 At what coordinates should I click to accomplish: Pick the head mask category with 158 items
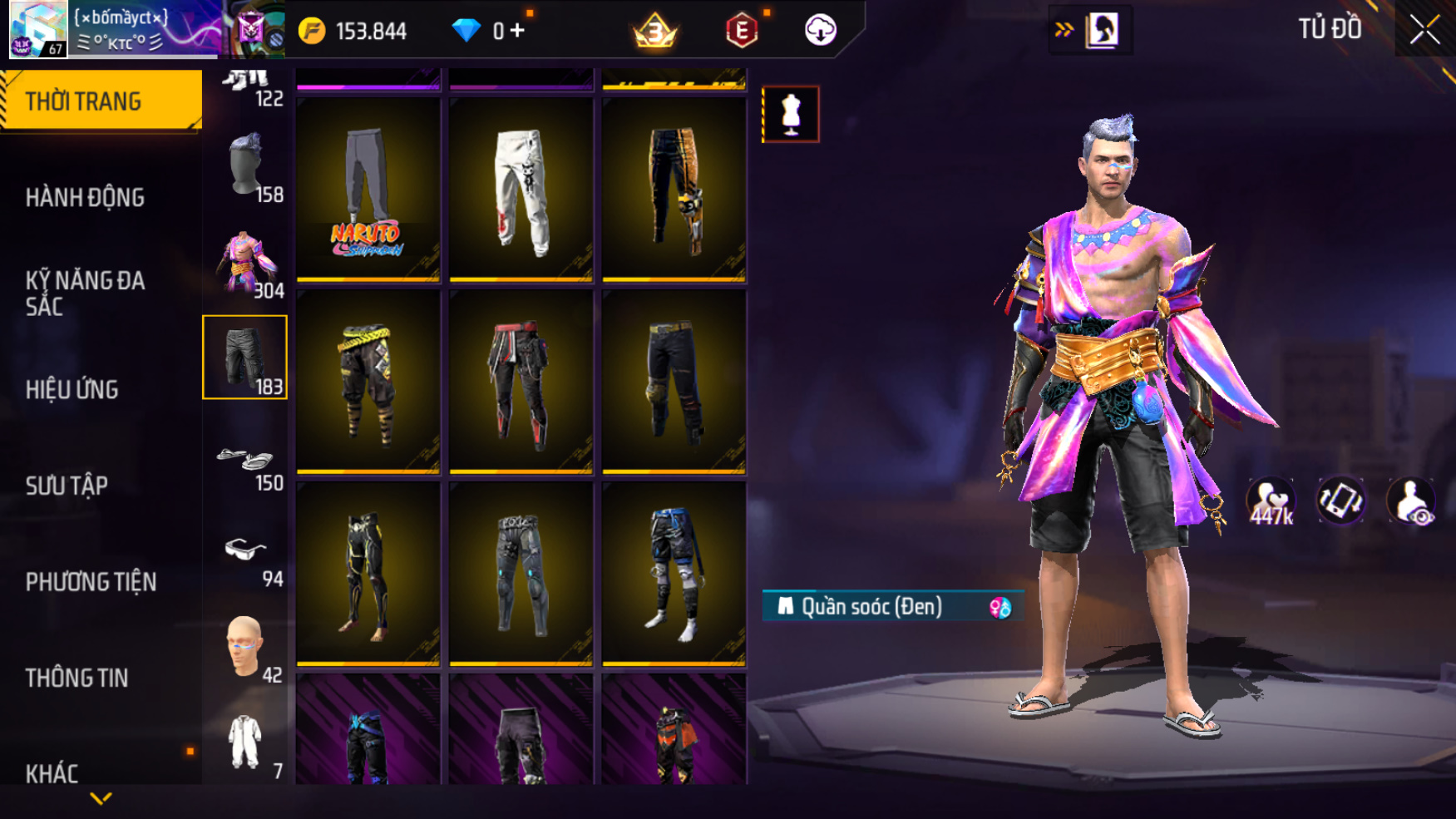point(245,168)
